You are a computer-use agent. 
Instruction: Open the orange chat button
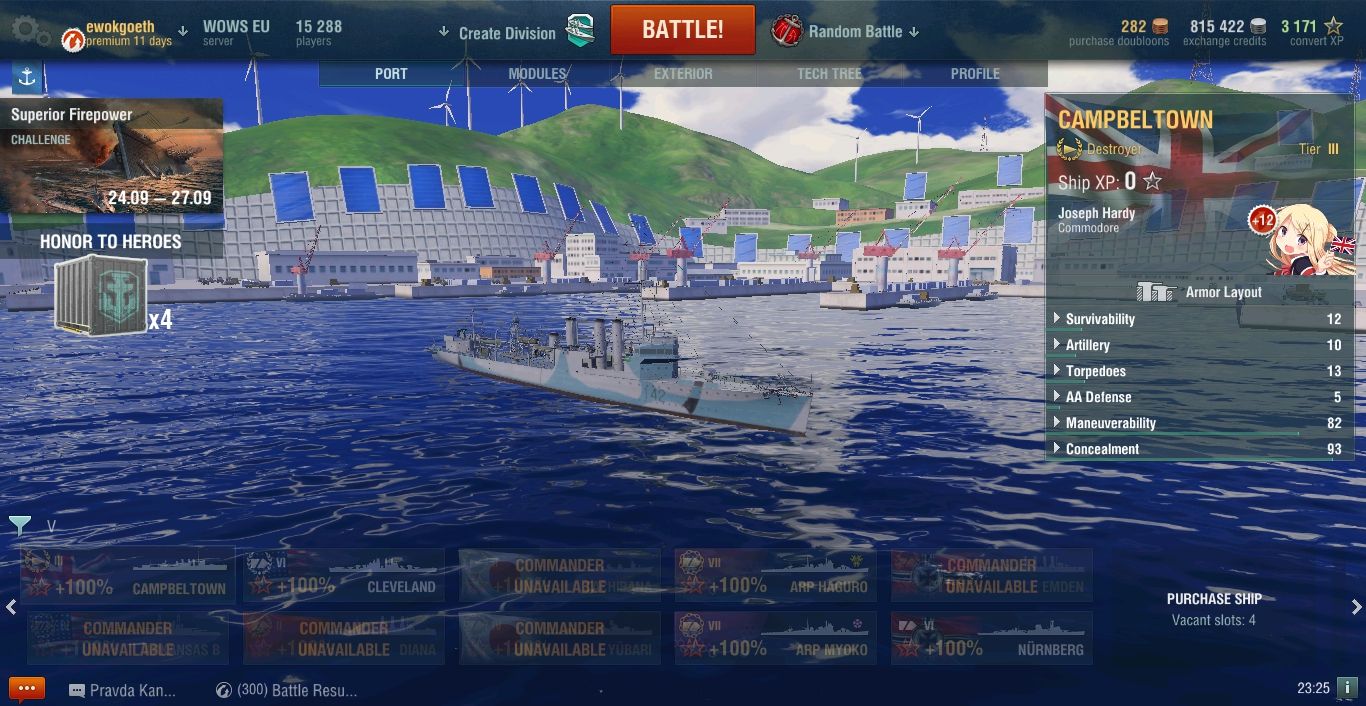pyautogui.click(x=27, y=690)
